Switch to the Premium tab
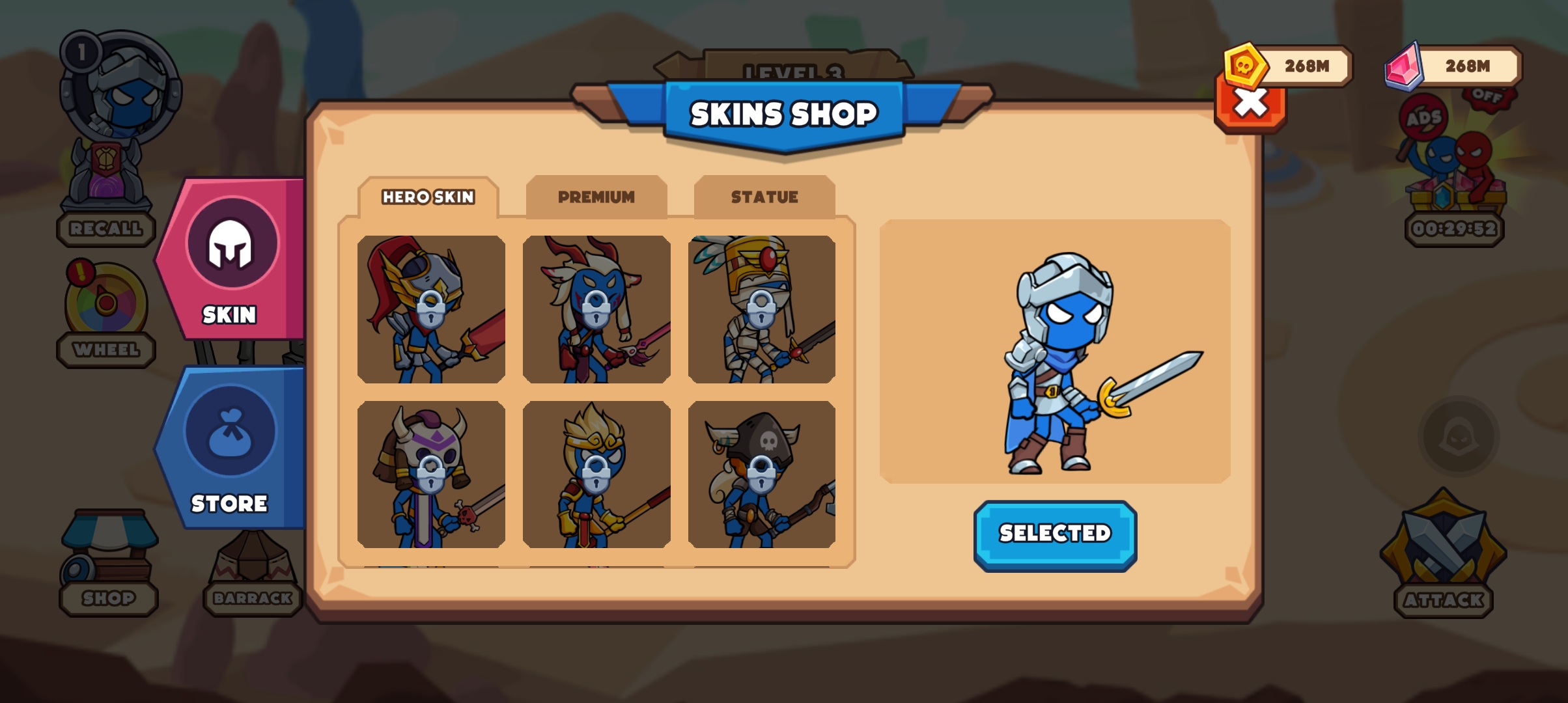1568x703 pixels. click(x=596, y=197)
